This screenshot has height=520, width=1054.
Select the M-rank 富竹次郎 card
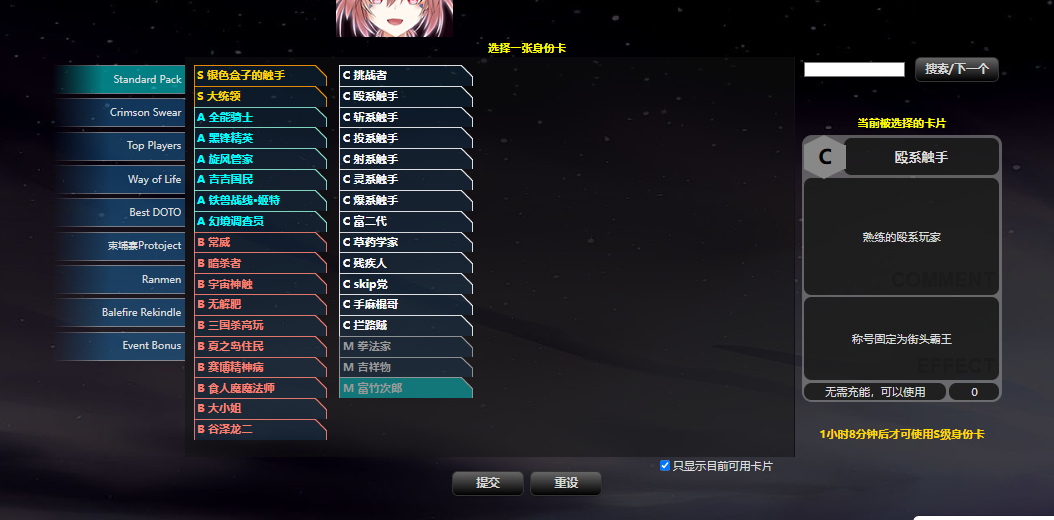point(405,388)
